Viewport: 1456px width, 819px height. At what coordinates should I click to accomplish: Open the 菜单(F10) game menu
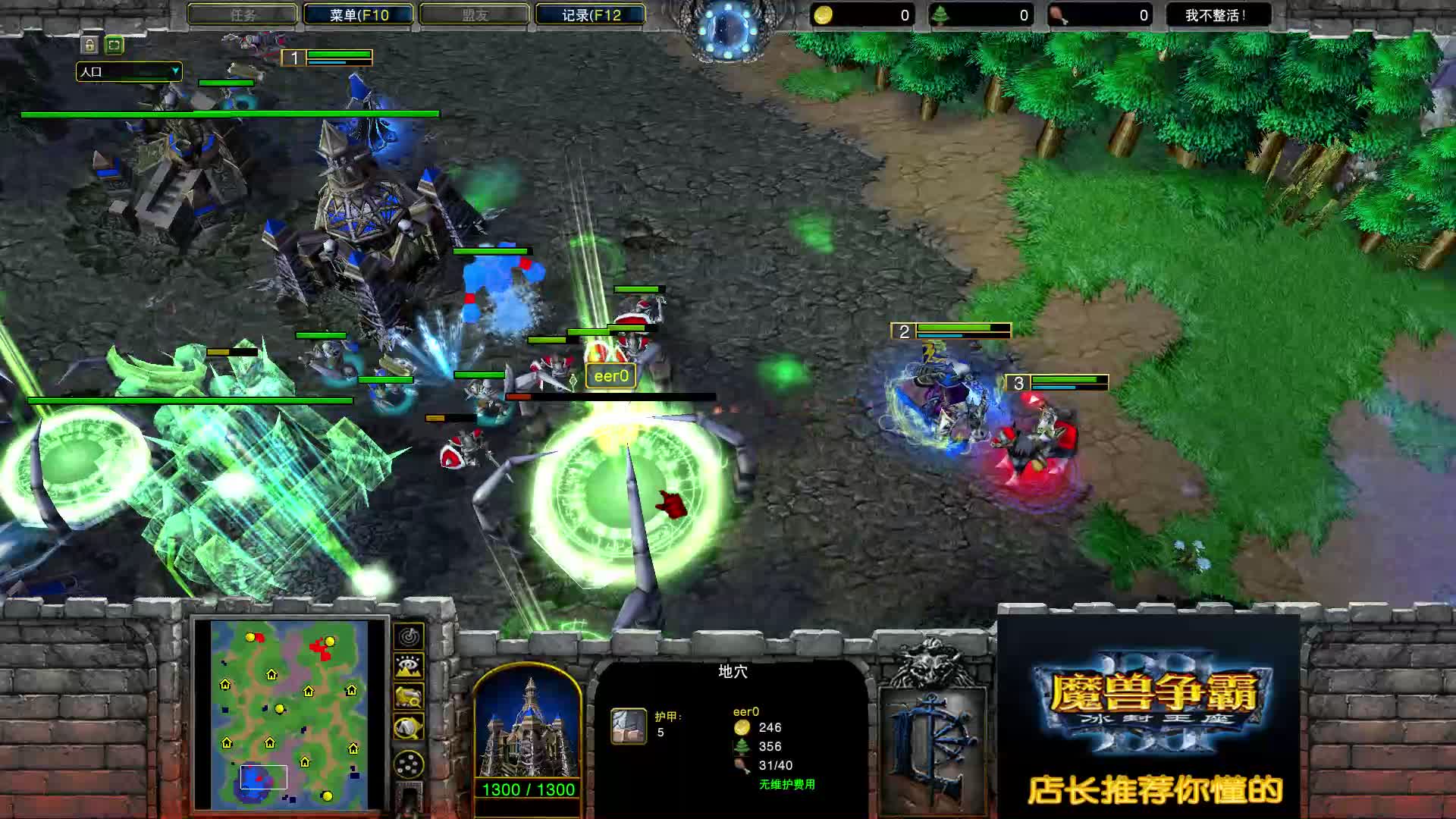click(356, 14)
